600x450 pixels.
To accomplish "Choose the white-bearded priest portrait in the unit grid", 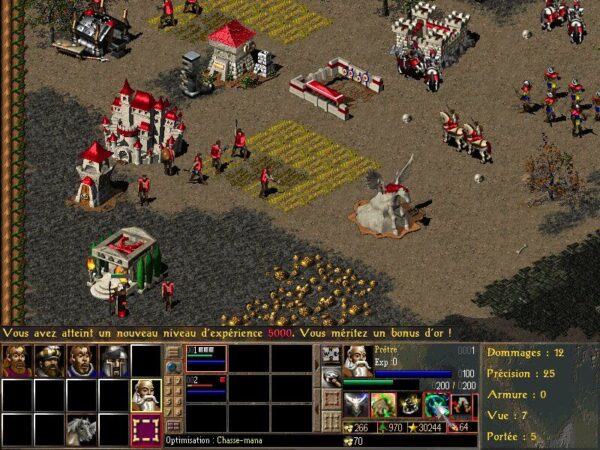I will (146, 395).
